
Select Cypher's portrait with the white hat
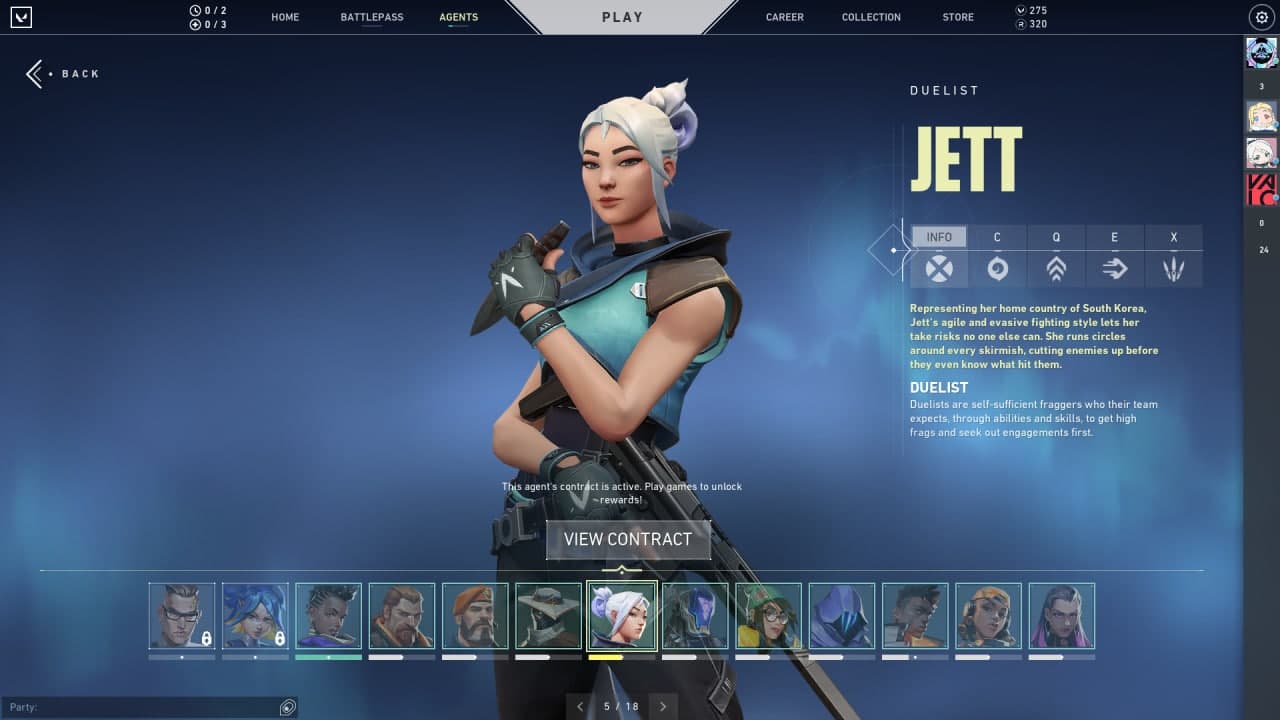pyautogui.click(x=549, y=616)
